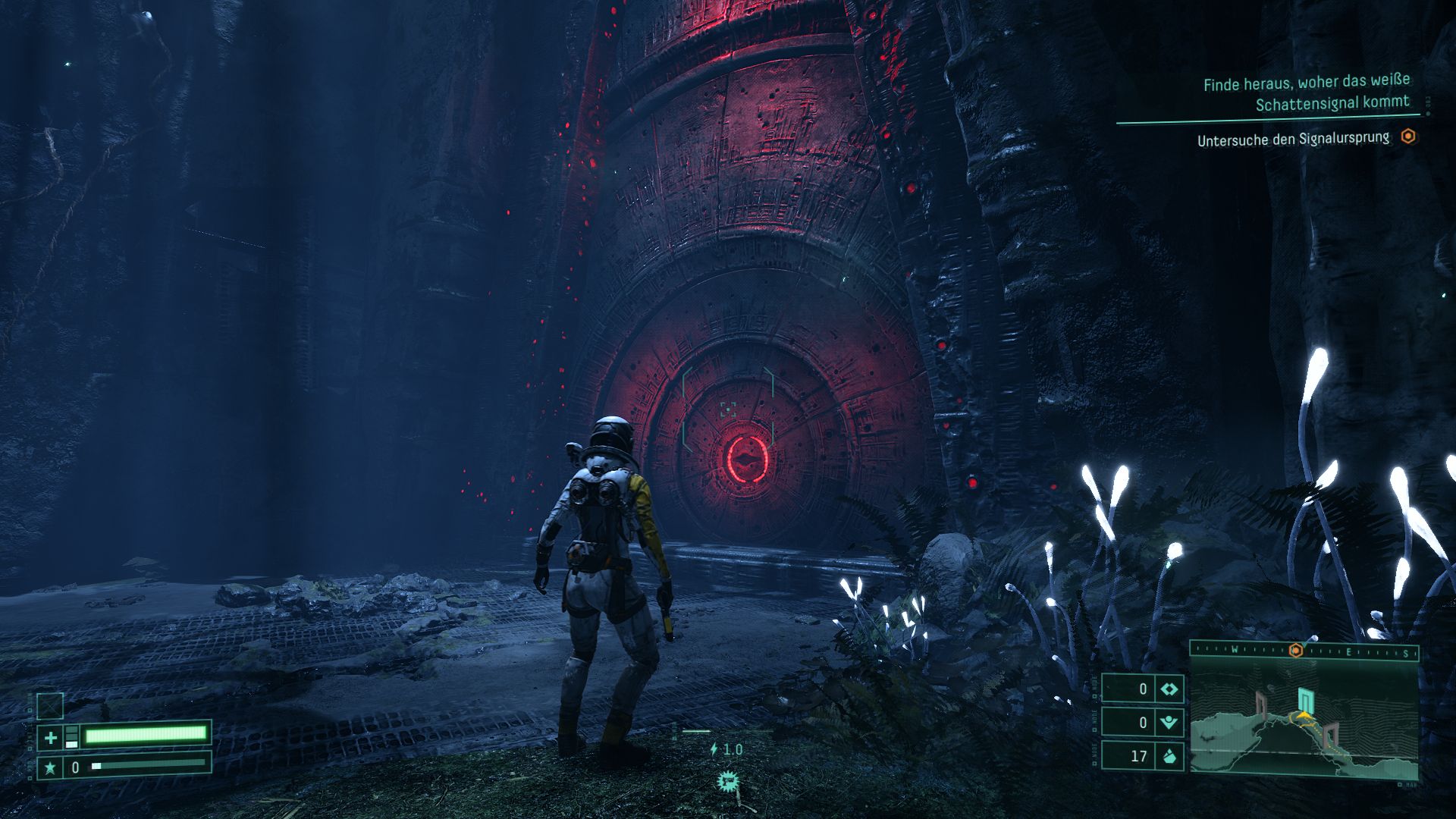Select the orange objective marker on compass
This screenshot has height=819, width=1456.
pyautogui.click(x=1295, y=651)
